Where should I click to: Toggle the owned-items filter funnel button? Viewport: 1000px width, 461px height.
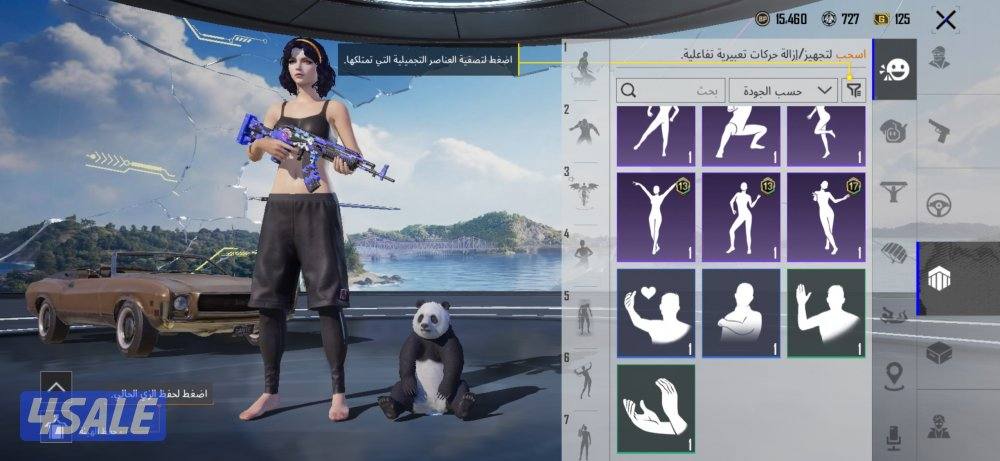tap(853, 90)
